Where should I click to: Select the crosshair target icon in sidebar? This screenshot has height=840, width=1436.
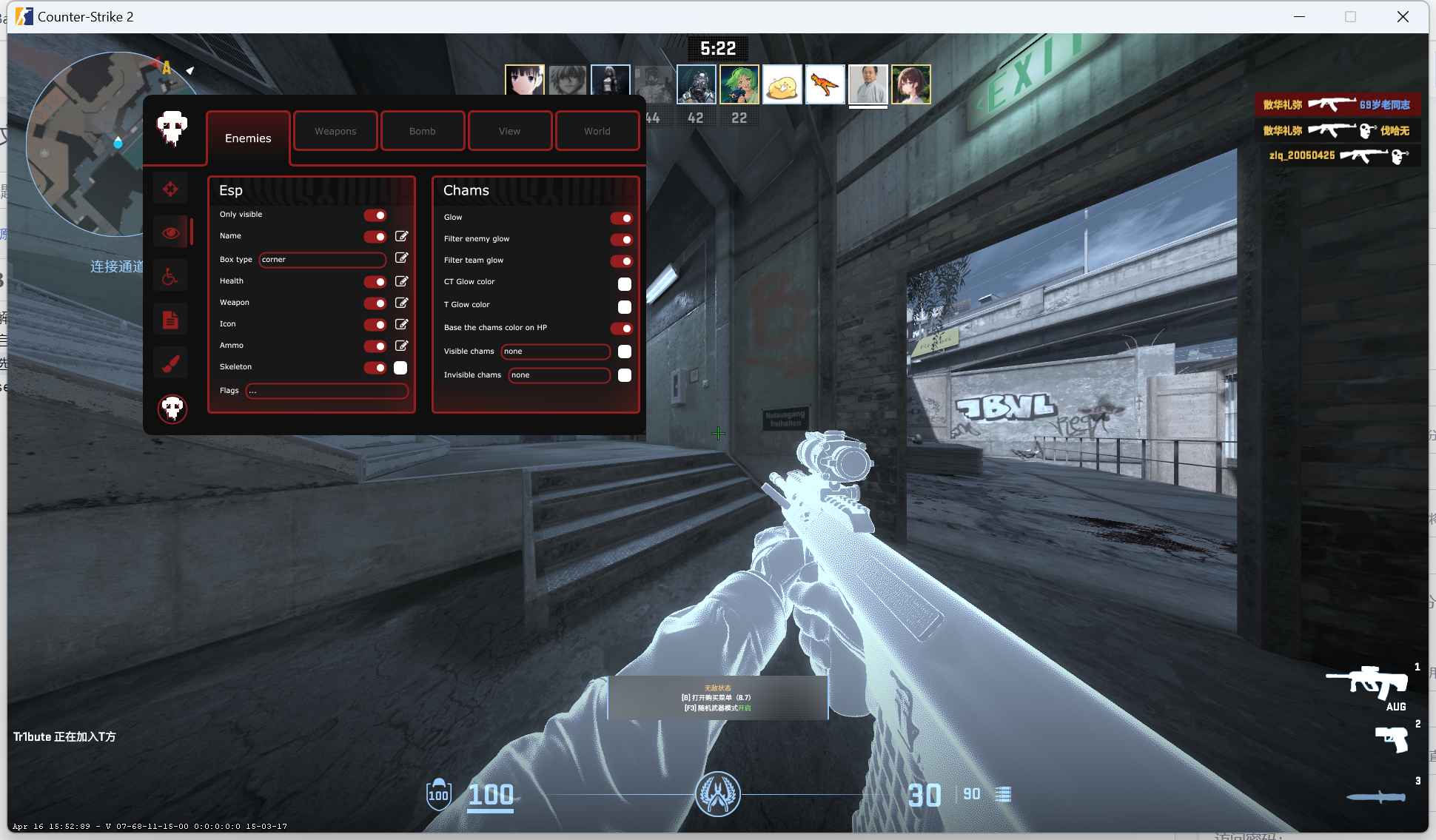tap(170, 189)
